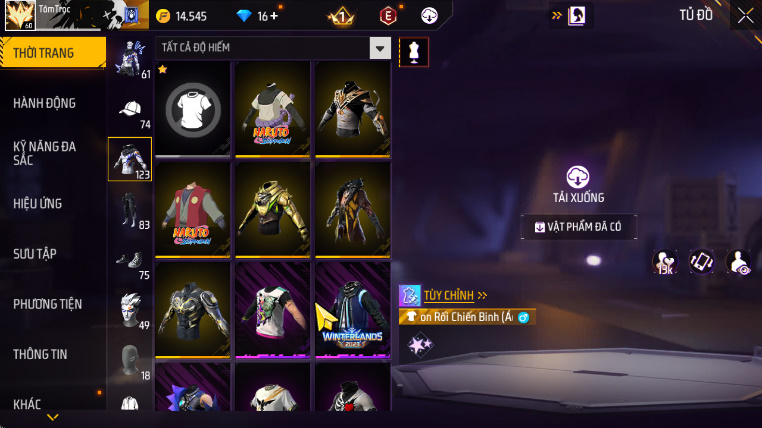Image resolution: width=762 pixels, height=428 pixels.
Task: Add diamonds with the plus button
Action: coord(275,16)
